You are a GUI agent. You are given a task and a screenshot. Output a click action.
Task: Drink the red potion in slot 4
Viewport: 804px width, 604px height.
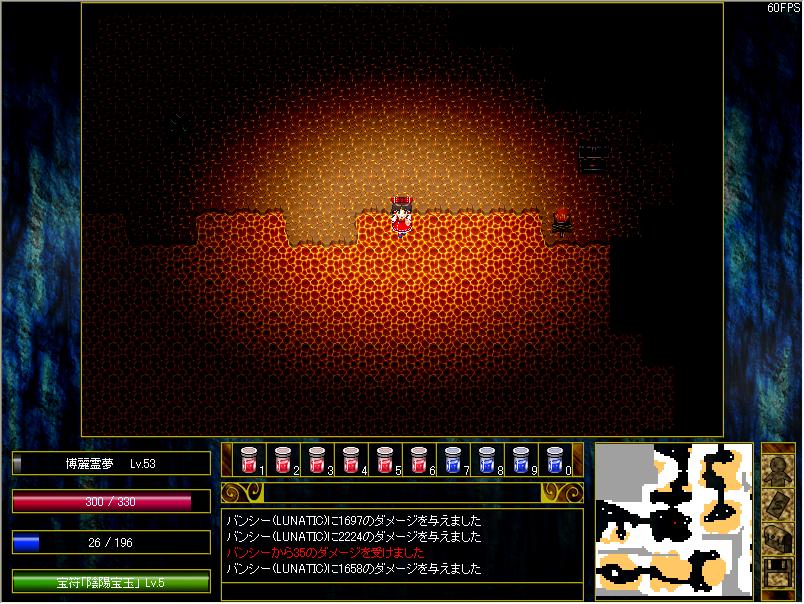point(351,459)
